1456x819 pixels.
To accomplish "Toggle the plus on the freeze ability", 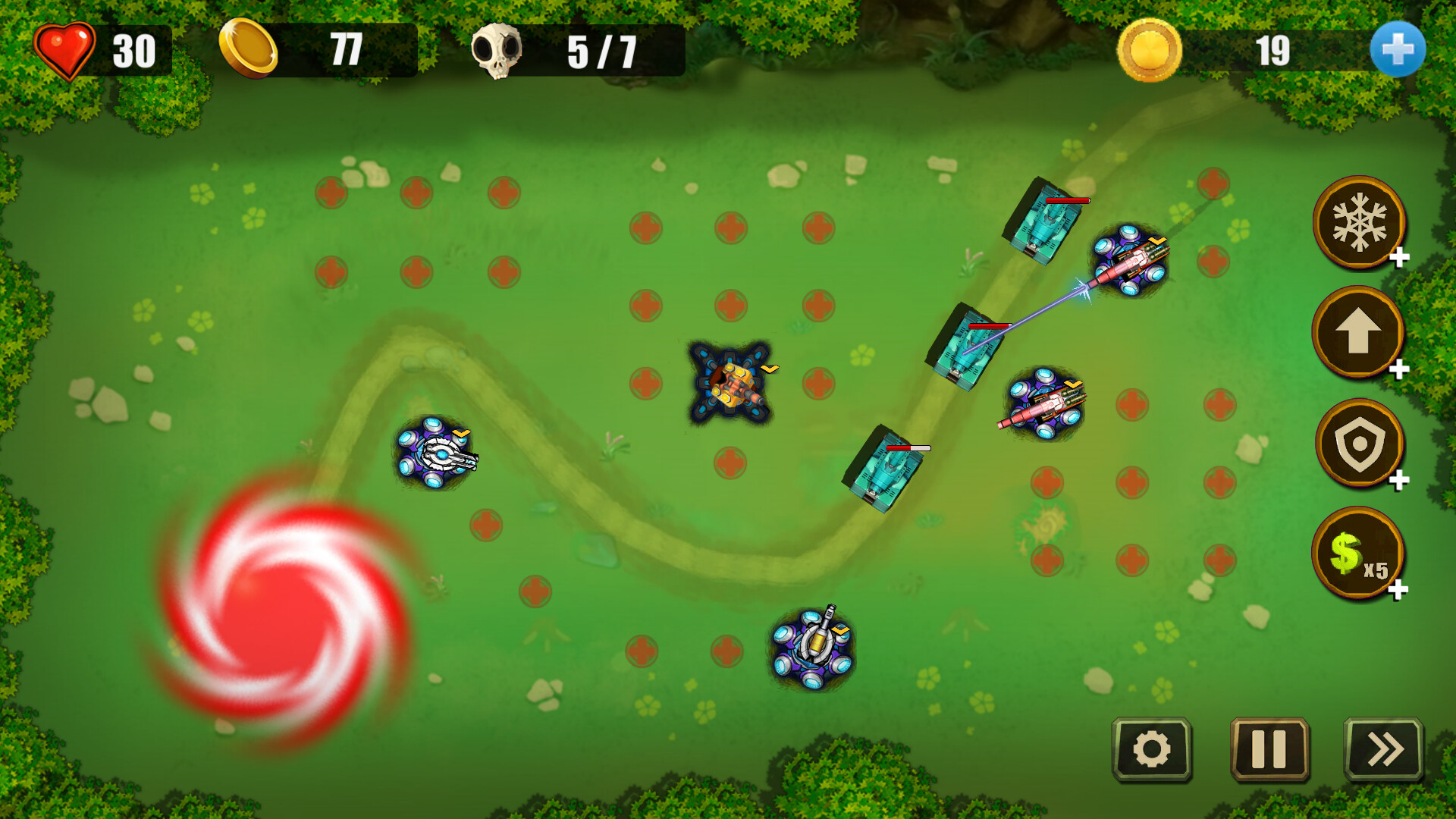I will click(1398, 258).
